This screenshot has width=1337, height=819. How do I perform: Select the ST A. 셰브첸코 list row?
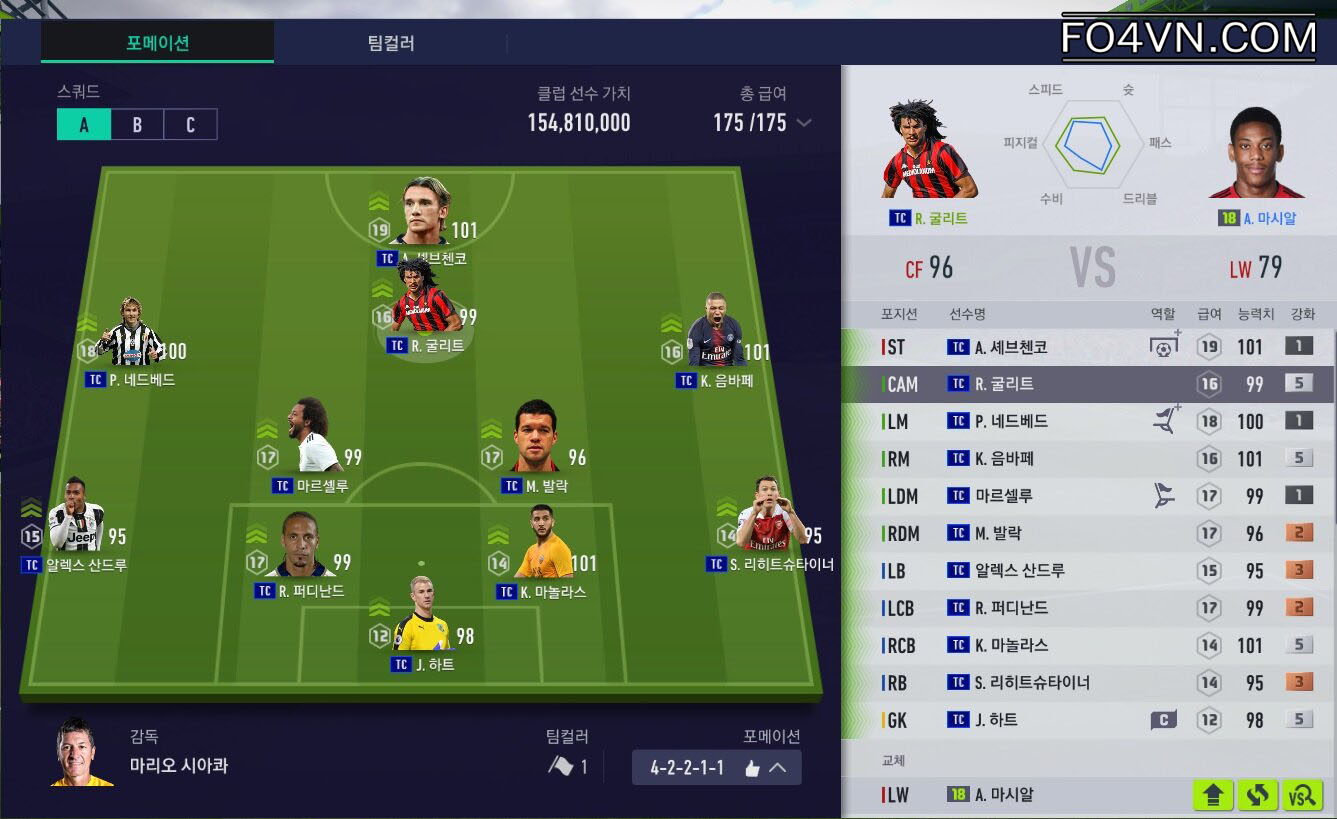click(1088, 347)
